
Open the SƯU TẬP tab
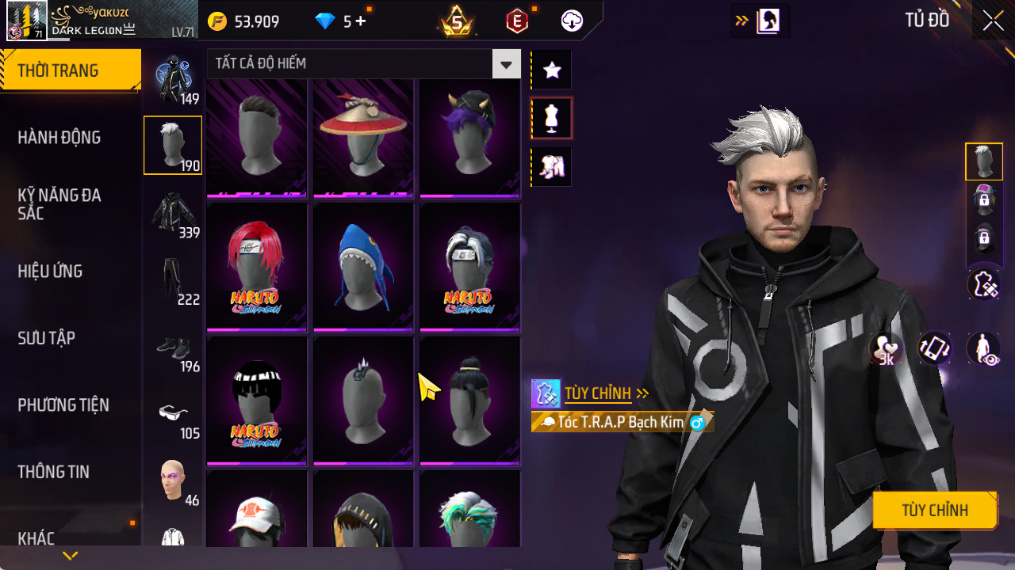pos(46,338)
